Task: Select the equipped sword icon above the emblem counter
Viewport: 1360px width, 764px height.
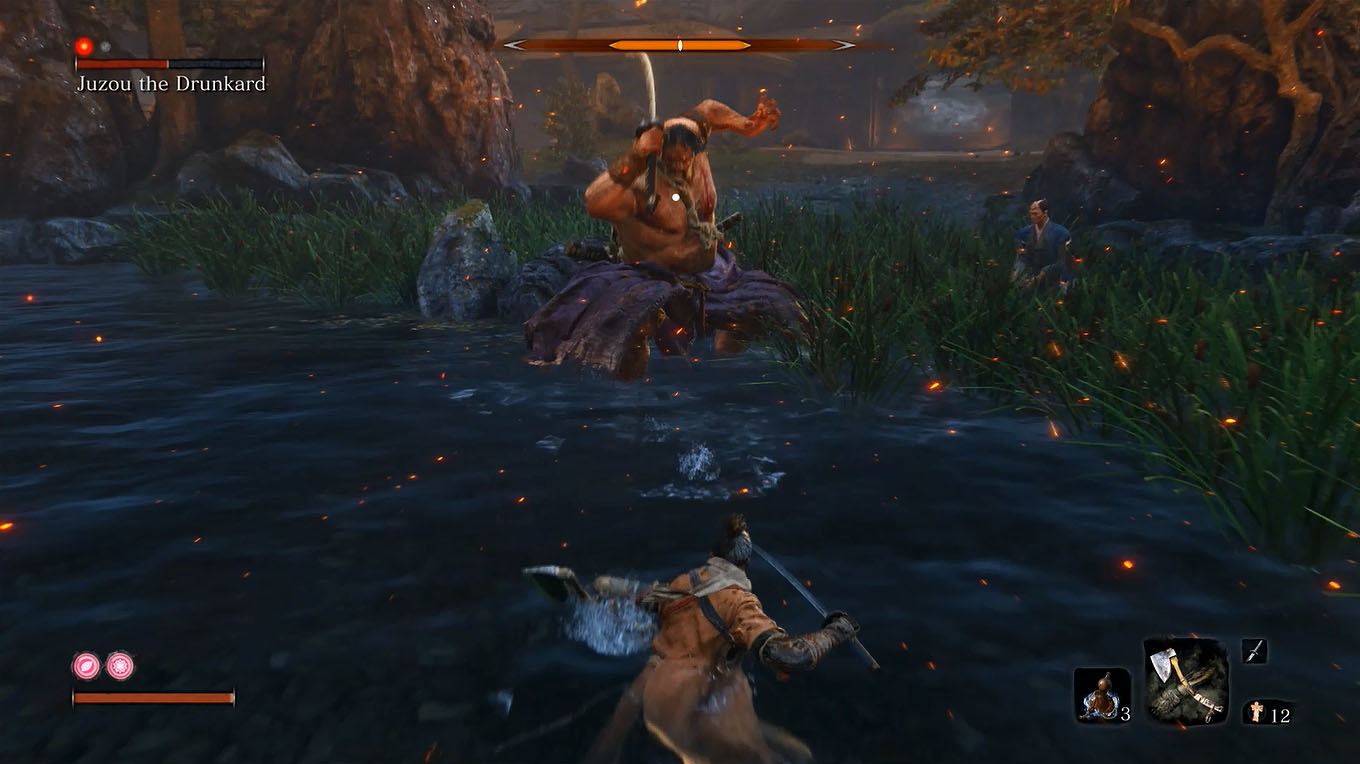Action: coord(1256,649)
